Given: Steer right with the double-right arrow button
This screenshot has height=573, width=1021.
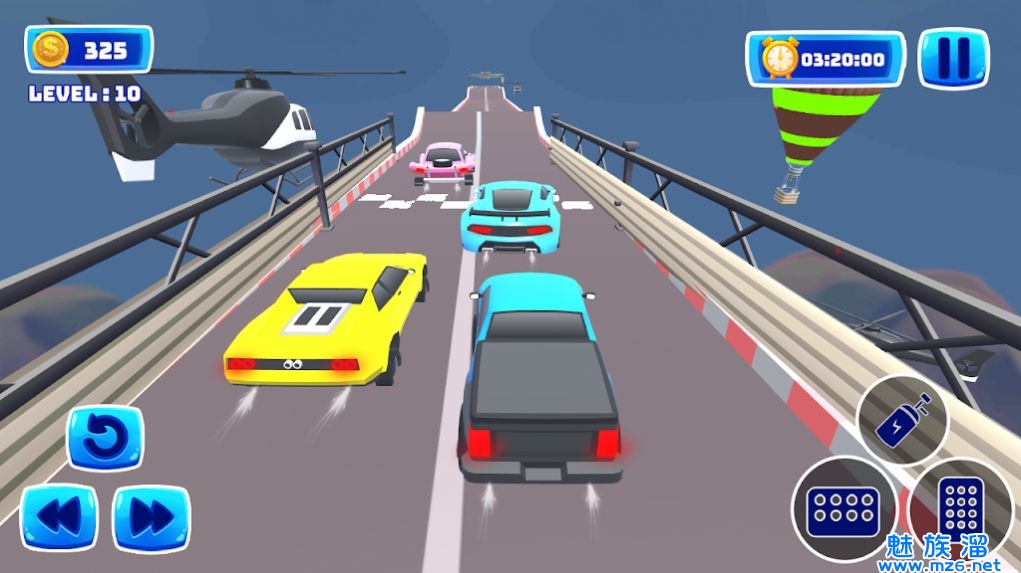Looking at the screenshot, I should point(151,518).
